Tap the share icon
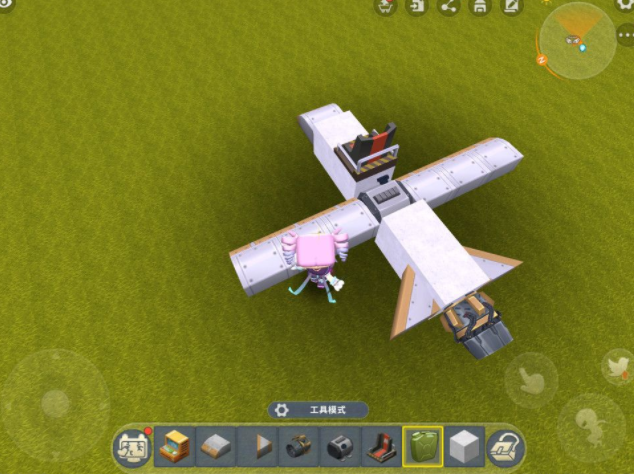 tap(448, 7)
